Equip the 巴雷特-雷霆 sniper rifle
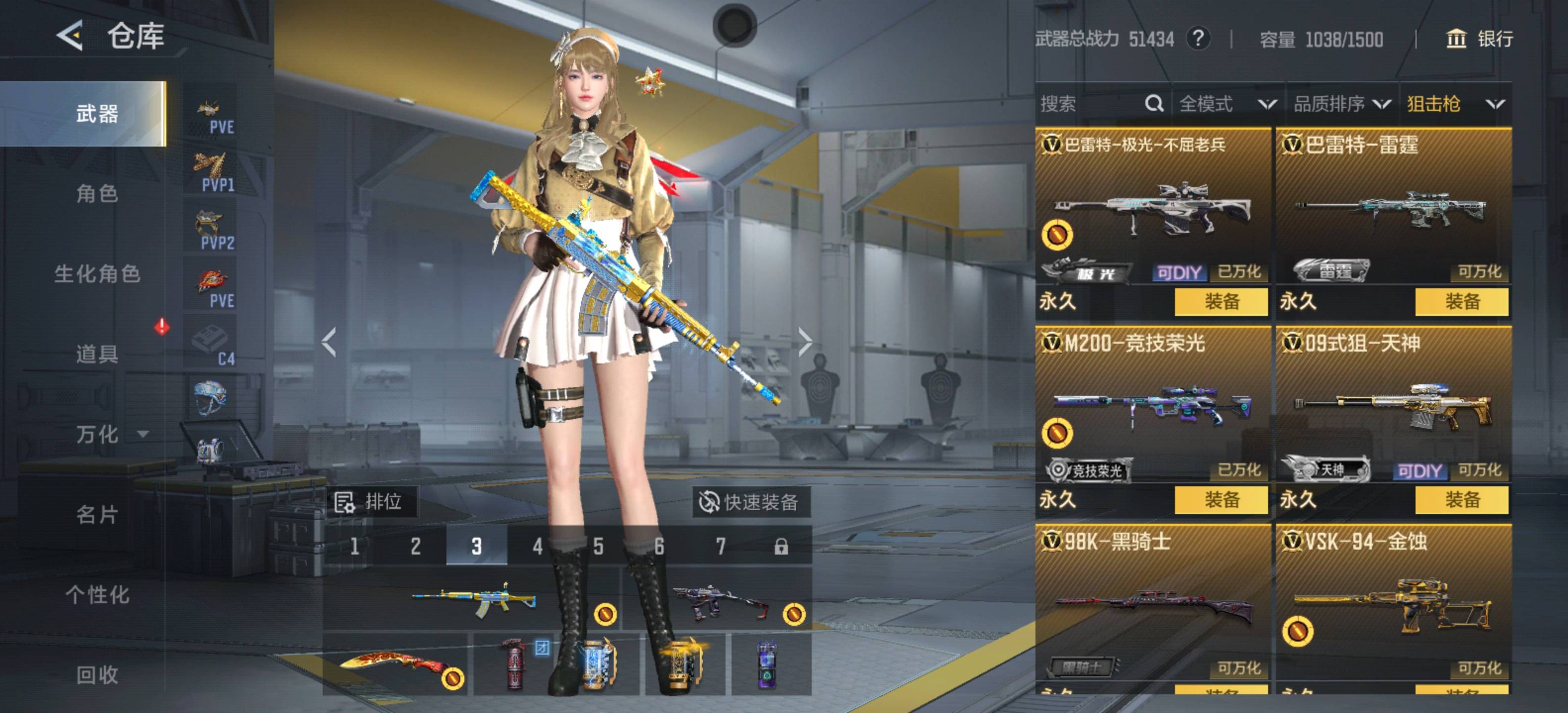 pos(1462,302)
